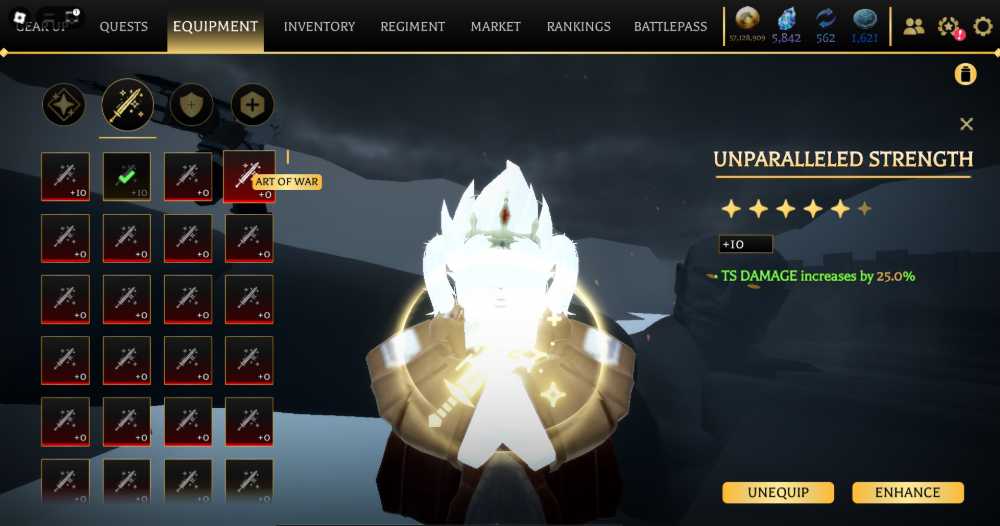Viewport: 1000px width, 526px height.
Task: Close the Unparalleled Strength detail panel
Action: coord(966,124)
